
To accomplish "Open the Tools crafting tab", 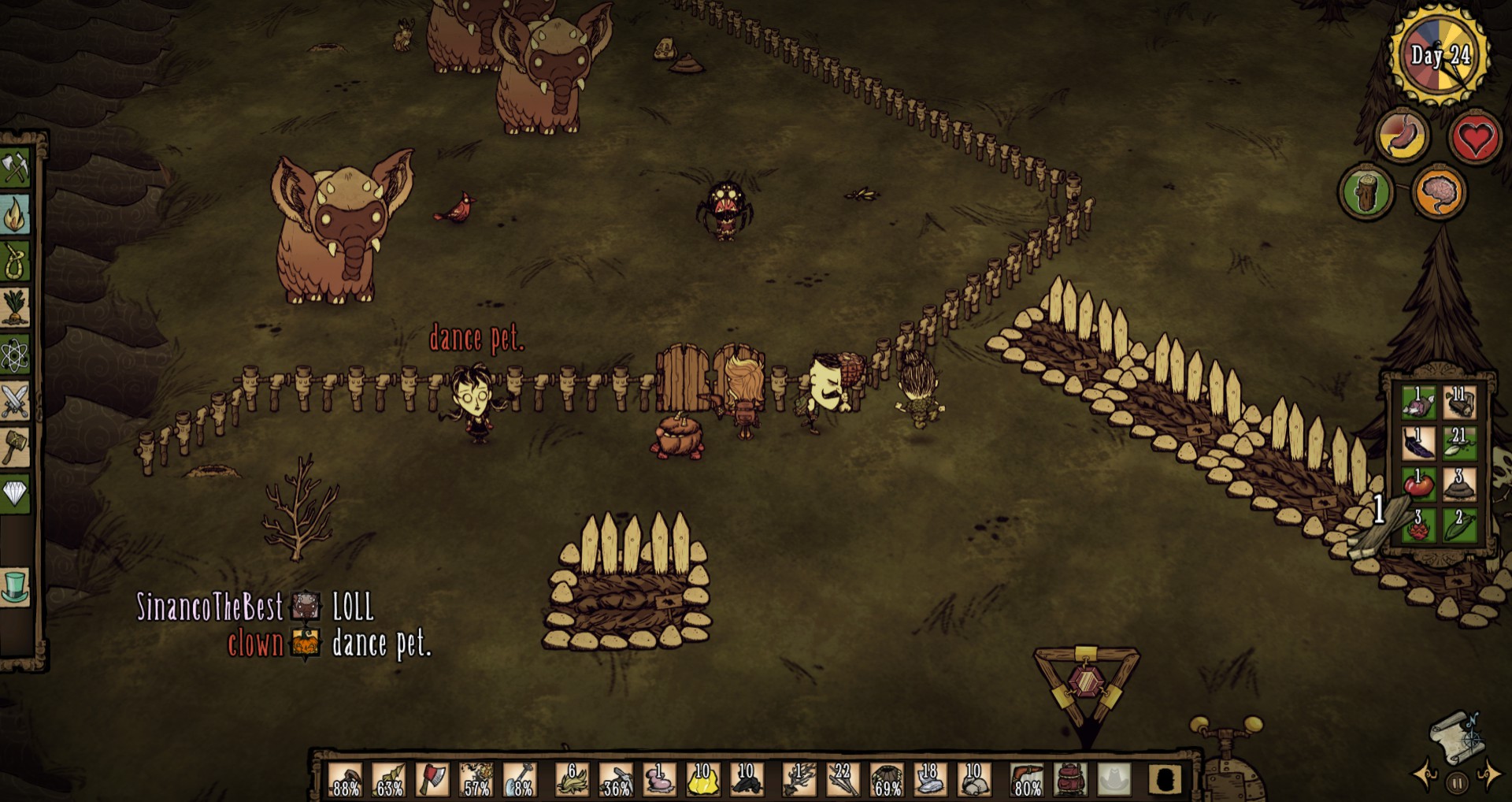I will (x=16, y=168).
